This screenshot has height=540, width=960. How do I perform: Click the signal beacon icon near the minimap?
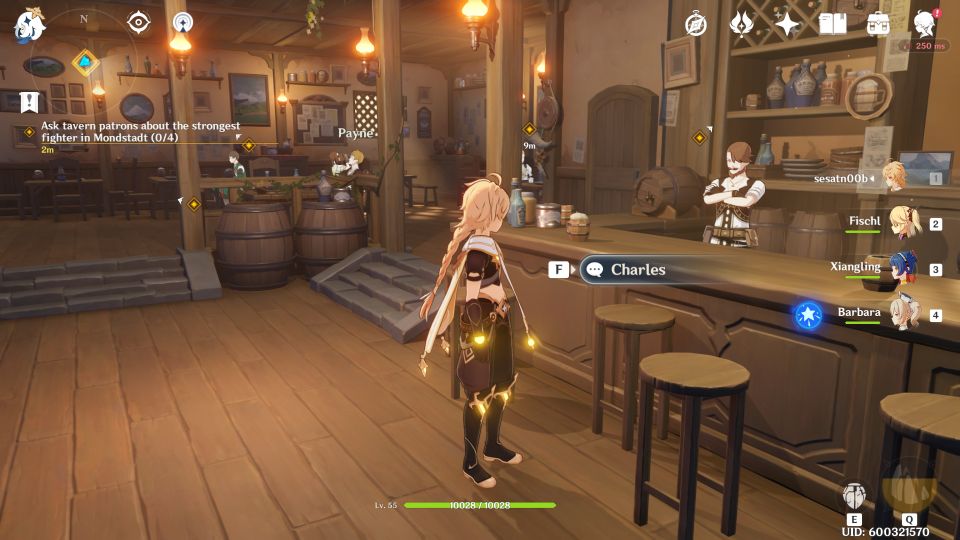click(x=182, y=22)
